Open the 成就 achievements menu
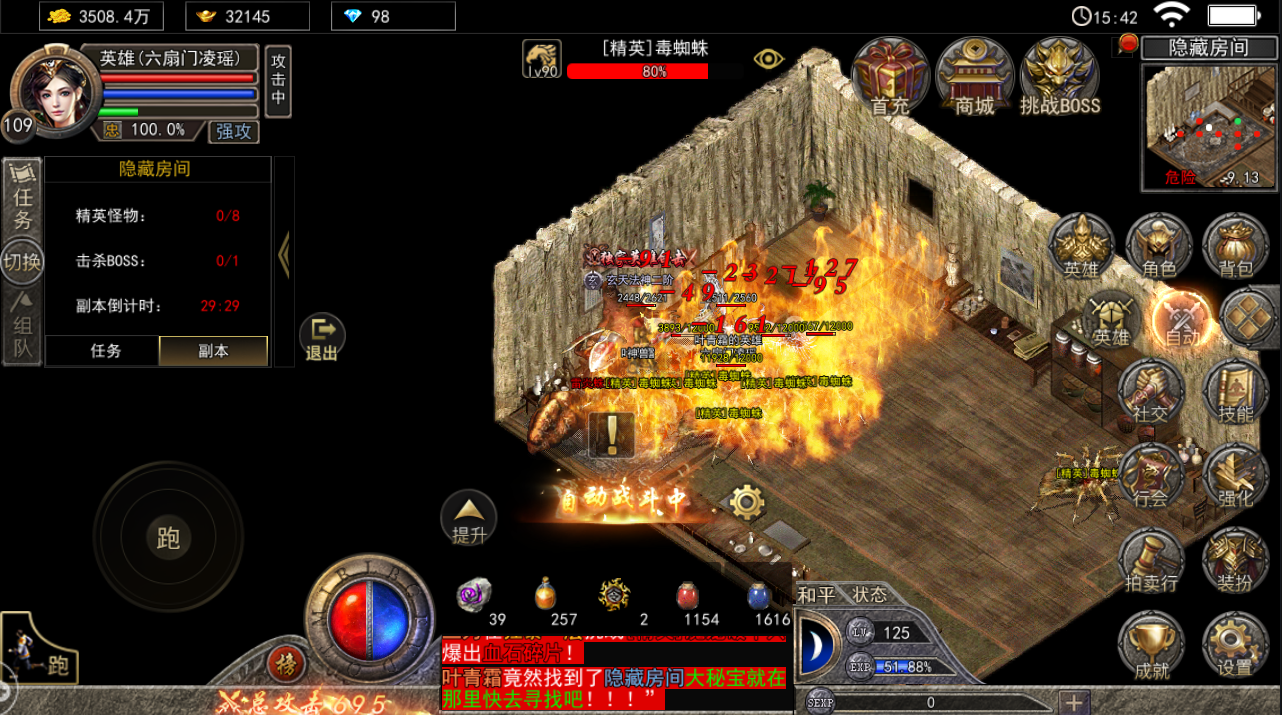The height and width of the screenshot is (715, 1282). pos(1150,647)
